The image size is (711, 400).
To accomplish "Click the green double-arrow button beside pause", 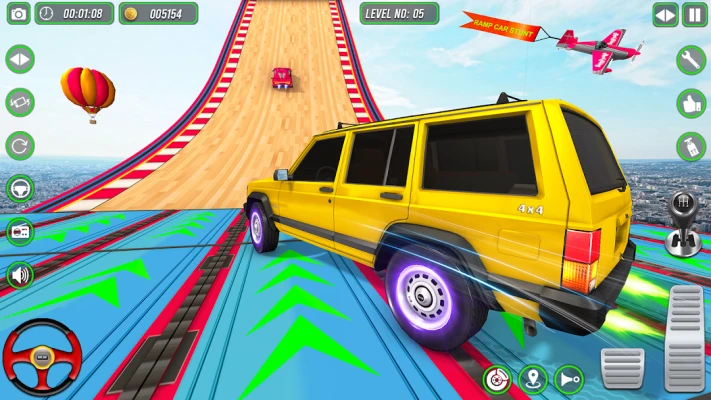I will (665, 15).
